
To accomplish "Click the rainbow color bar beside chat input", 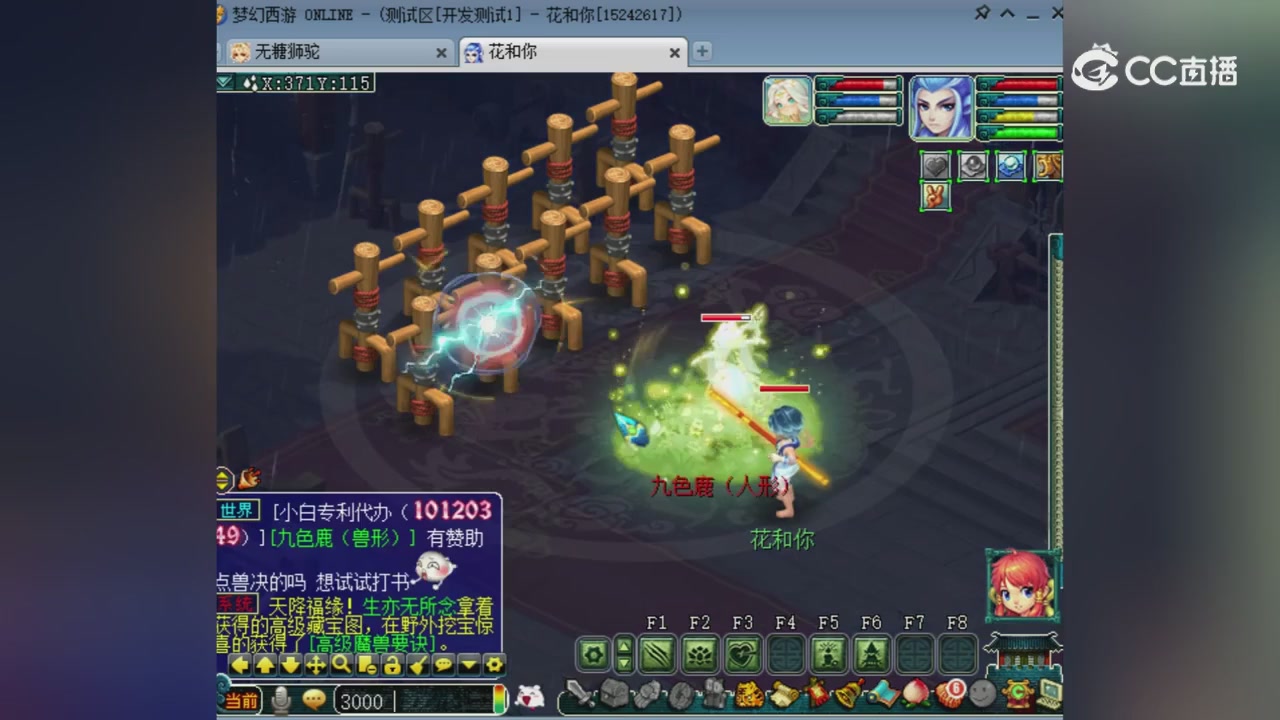I will tap(498, 700).
